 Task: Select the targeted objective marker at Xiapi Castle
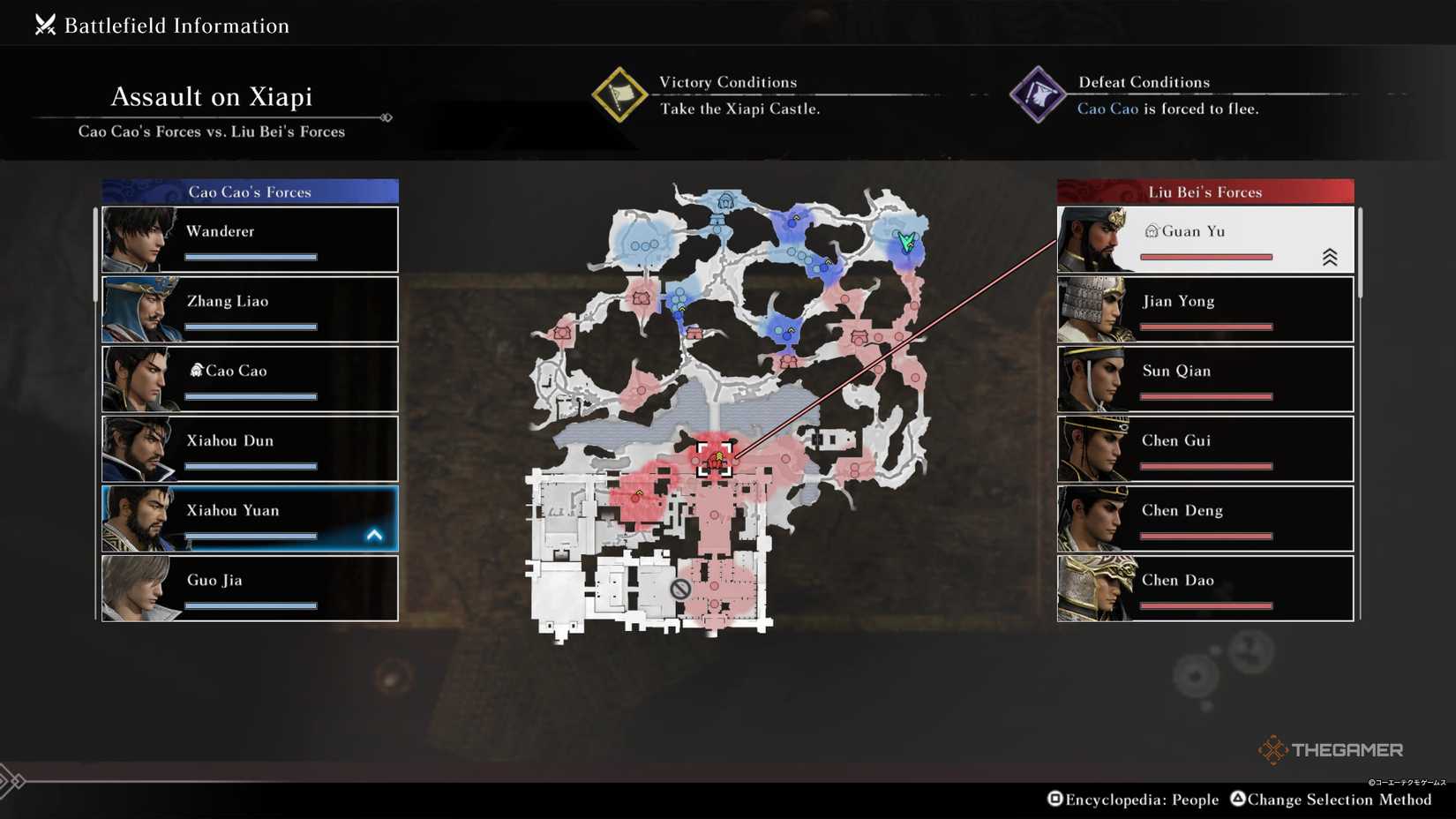[x=715, y=459]
